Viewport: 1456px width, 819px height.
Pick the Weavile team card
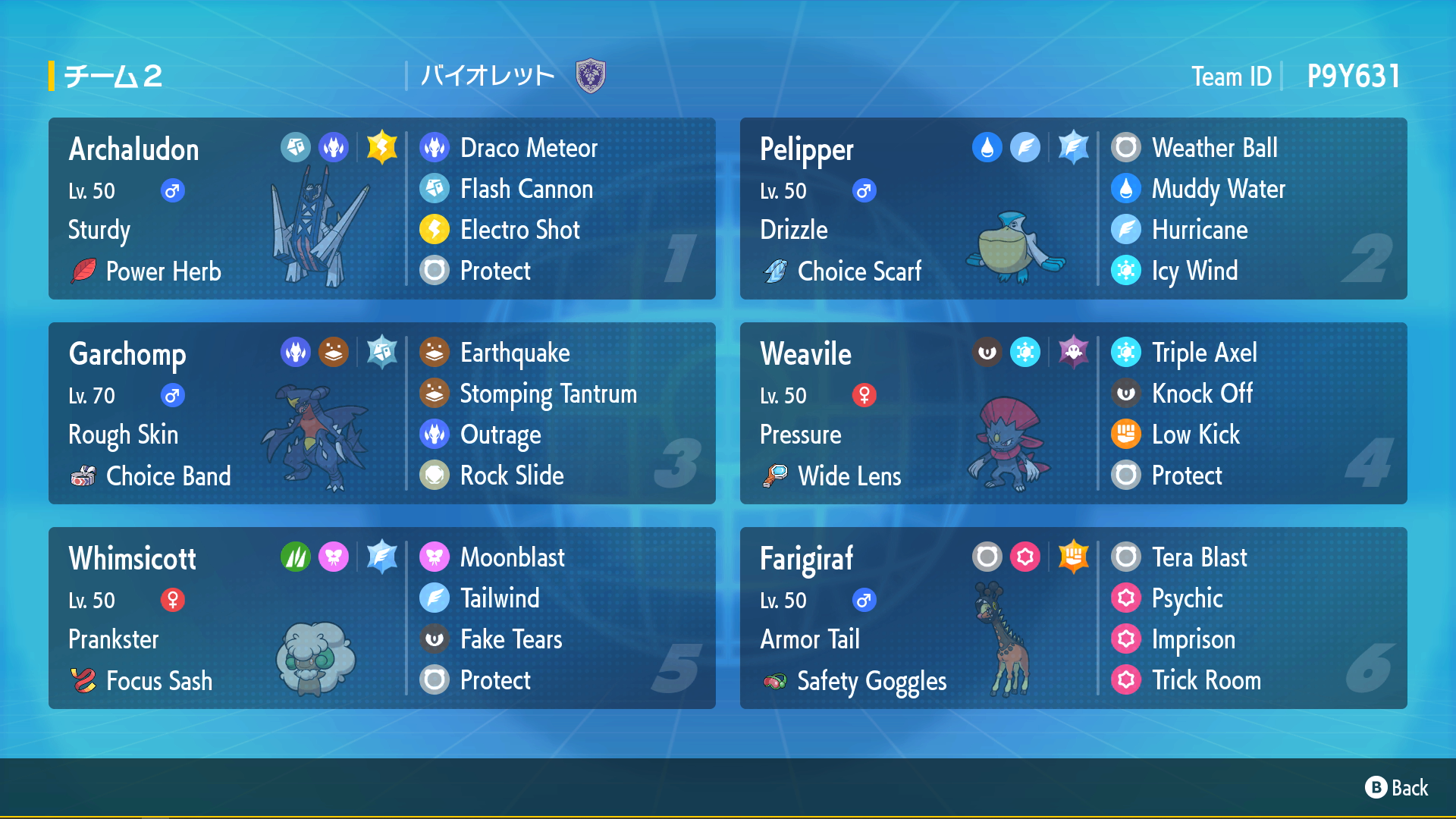(1073, 413)
